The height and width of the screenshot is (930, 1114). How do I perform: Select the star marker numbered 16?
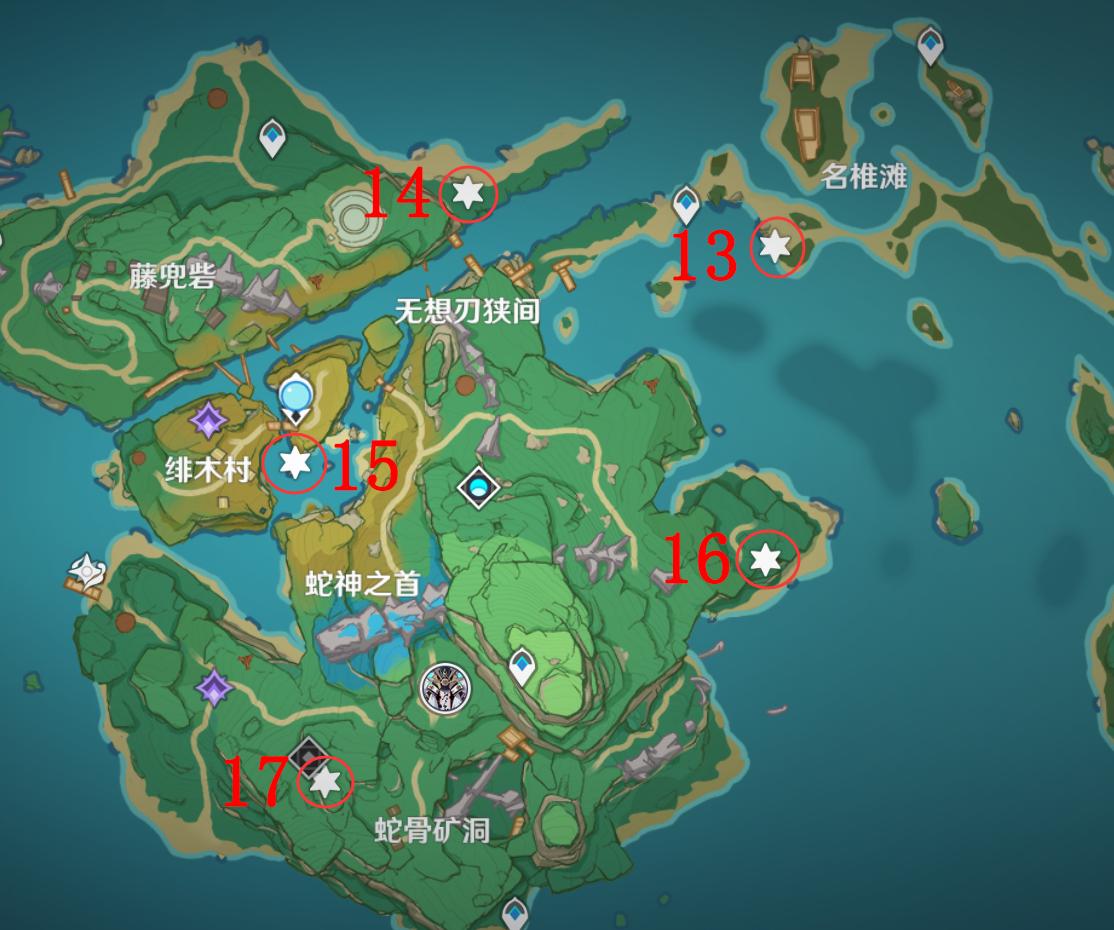tap(766, 560)
